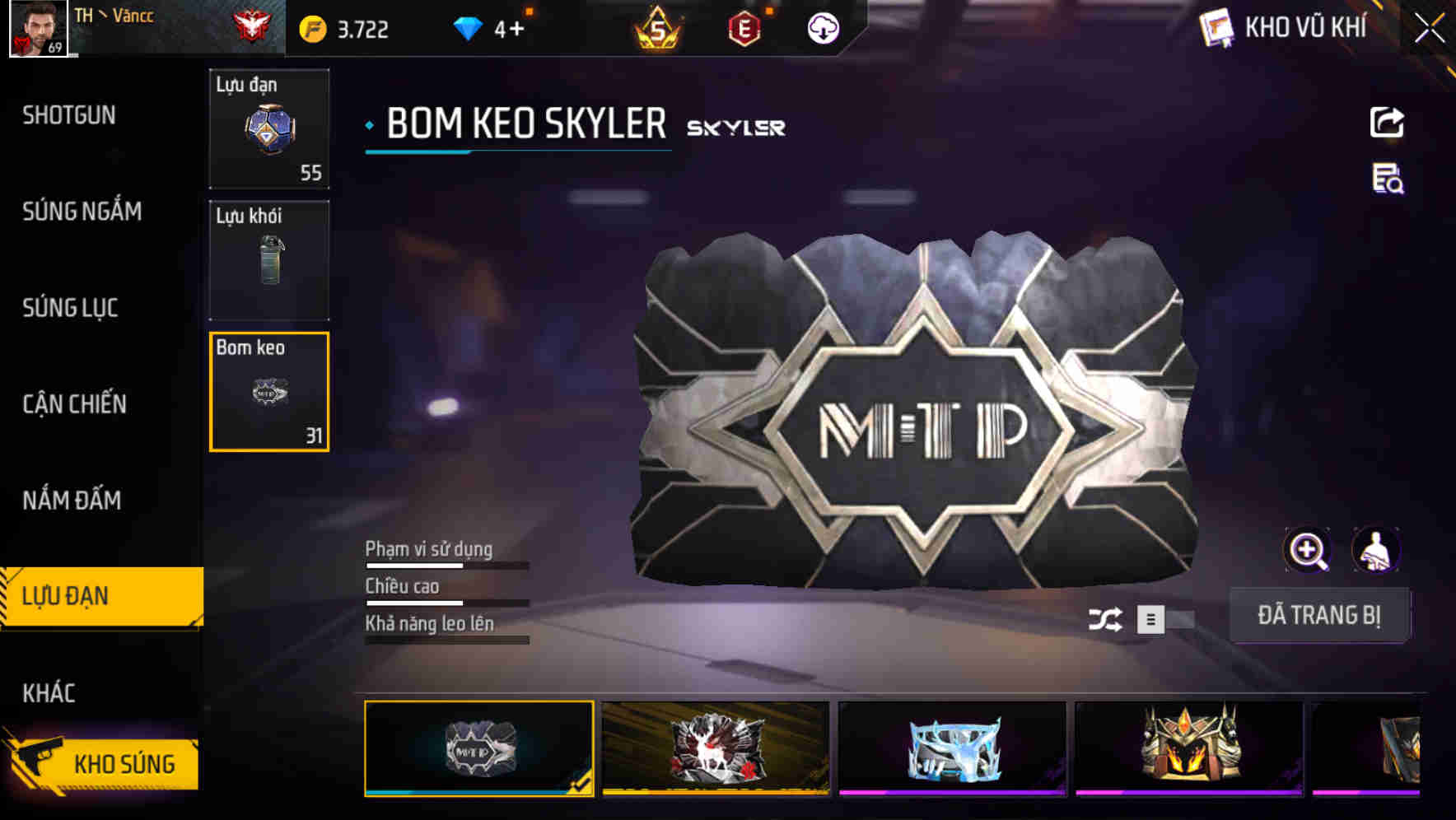
Task: Select the Bom keo grenade slot
Action: (268, 392)
